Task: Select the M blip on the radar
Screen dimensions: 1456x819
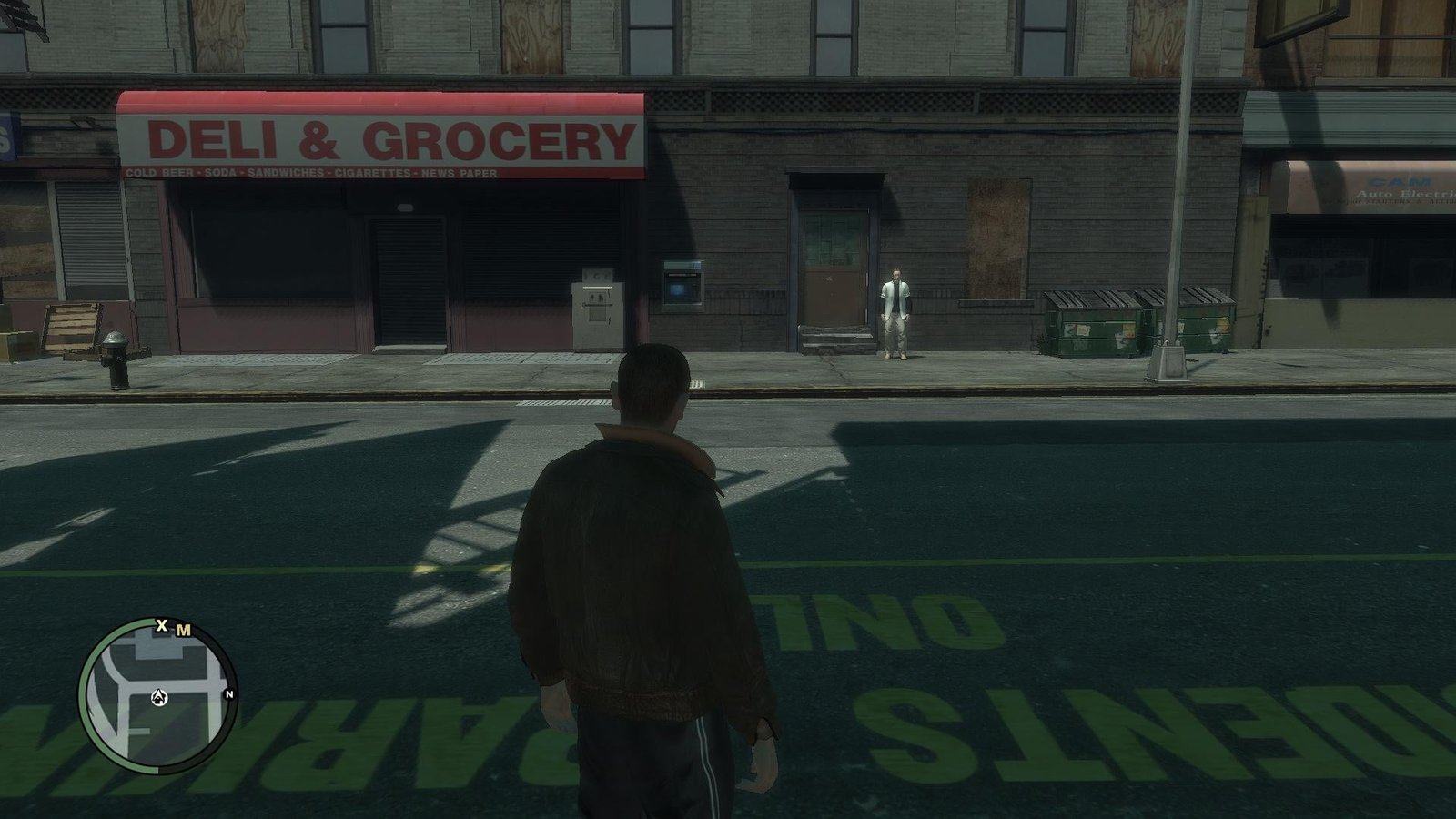Action: (184, 630)
